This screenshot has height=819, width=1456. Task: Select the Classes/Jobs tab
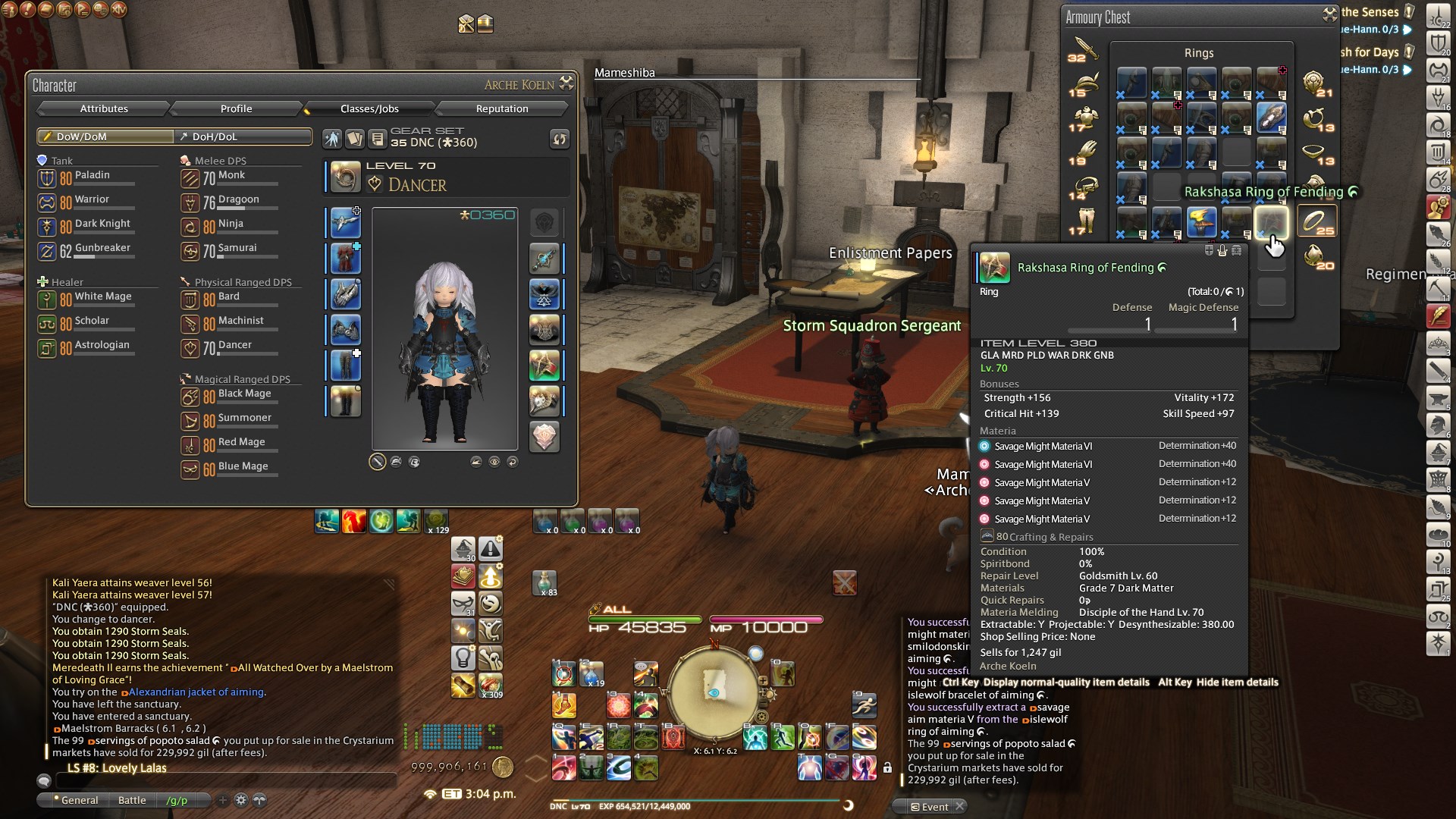tap(369, 108)
